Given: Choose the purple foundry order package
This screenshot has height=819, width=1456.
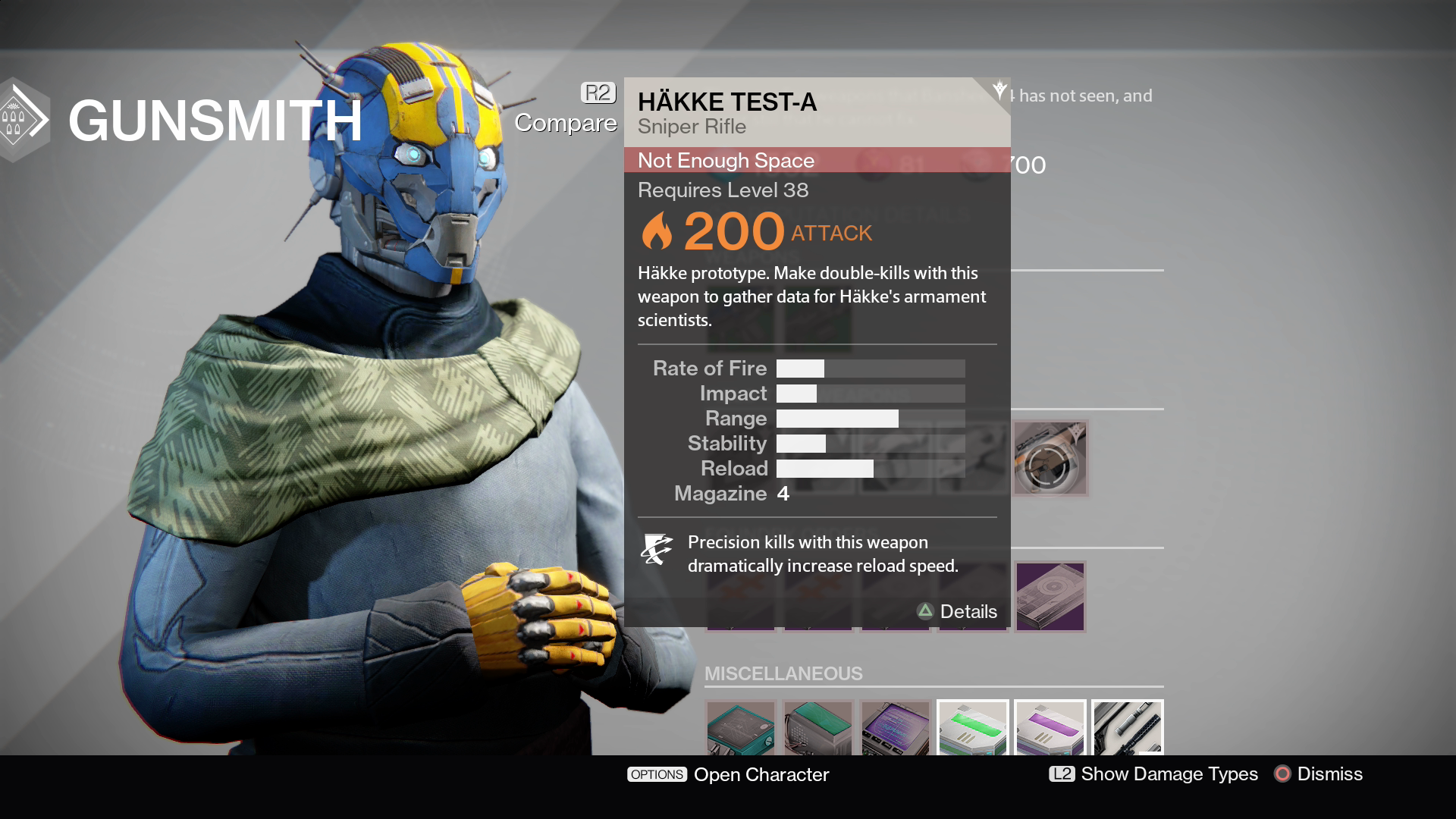Looking at the screenshot, I should pos(1050,597).
